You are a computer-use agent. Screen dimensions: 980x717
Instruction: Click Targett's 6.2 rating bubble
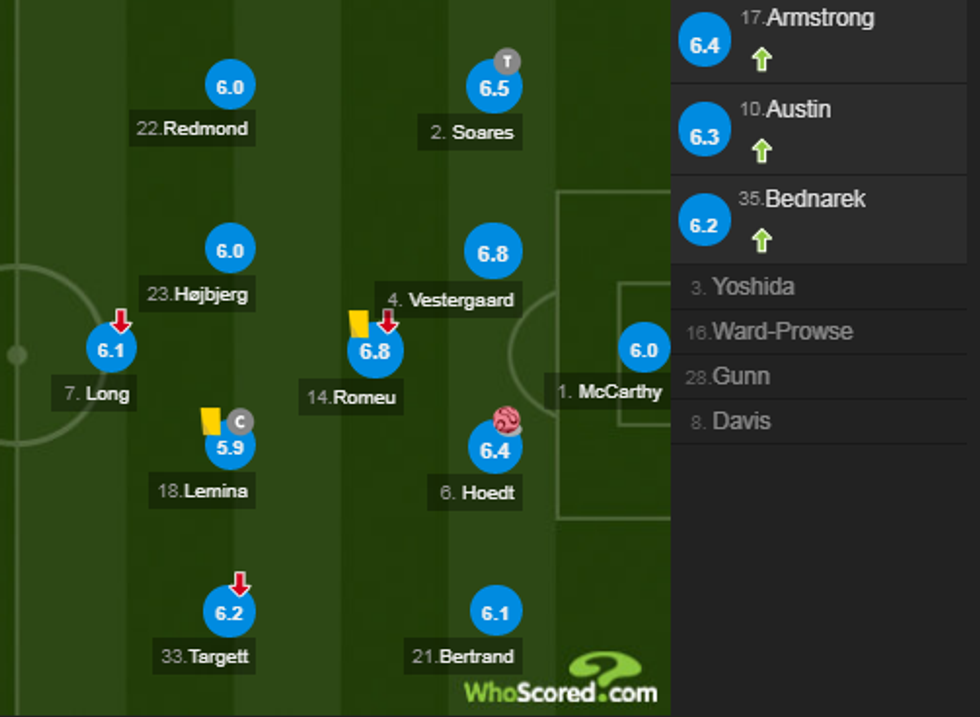[230, 613]
